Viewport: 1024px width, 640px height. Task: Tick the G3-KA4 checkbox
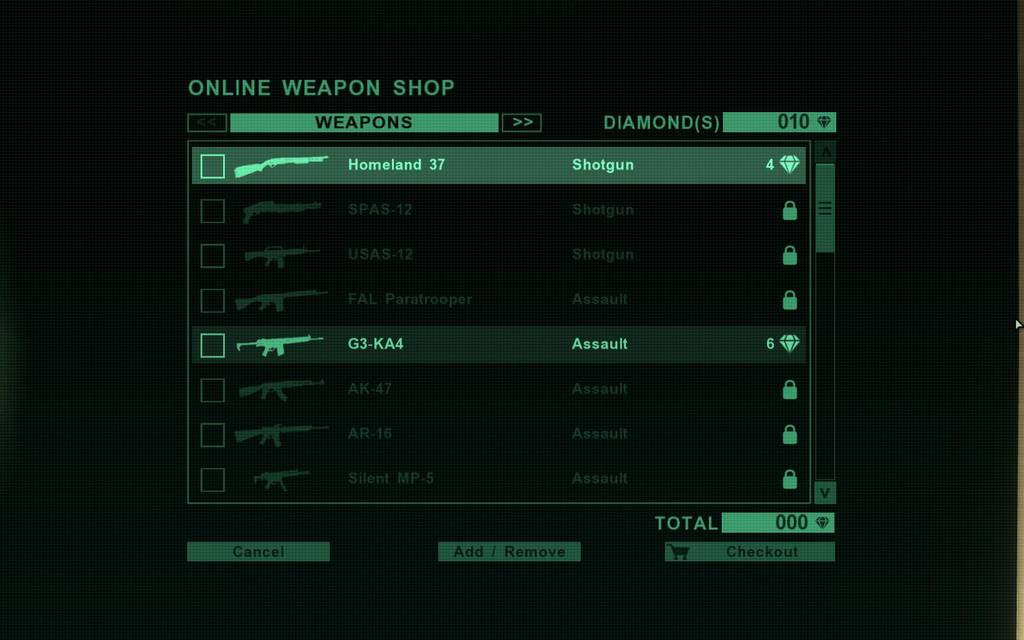[x=212, y=345]
